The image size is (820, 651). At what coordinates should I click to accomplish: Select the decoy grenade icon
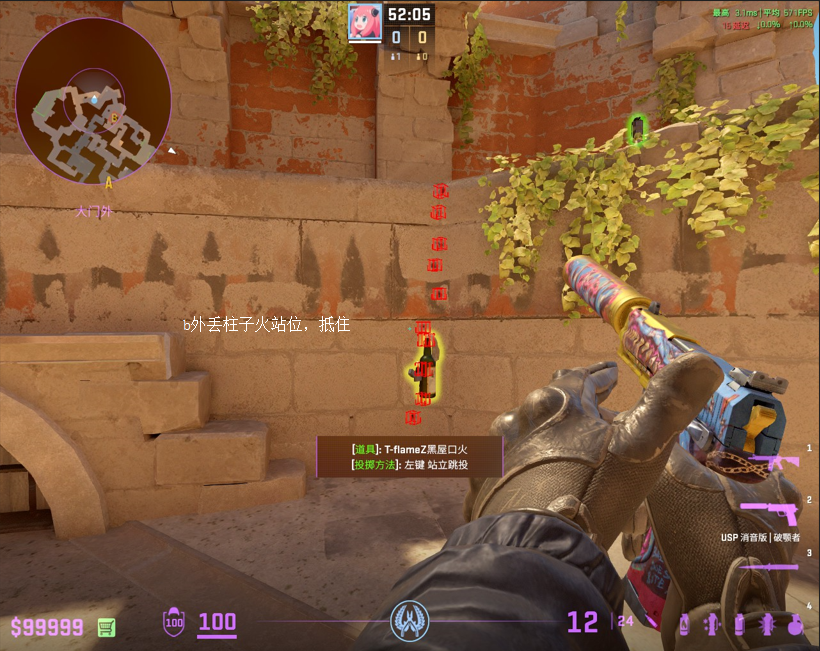point(712,624)
